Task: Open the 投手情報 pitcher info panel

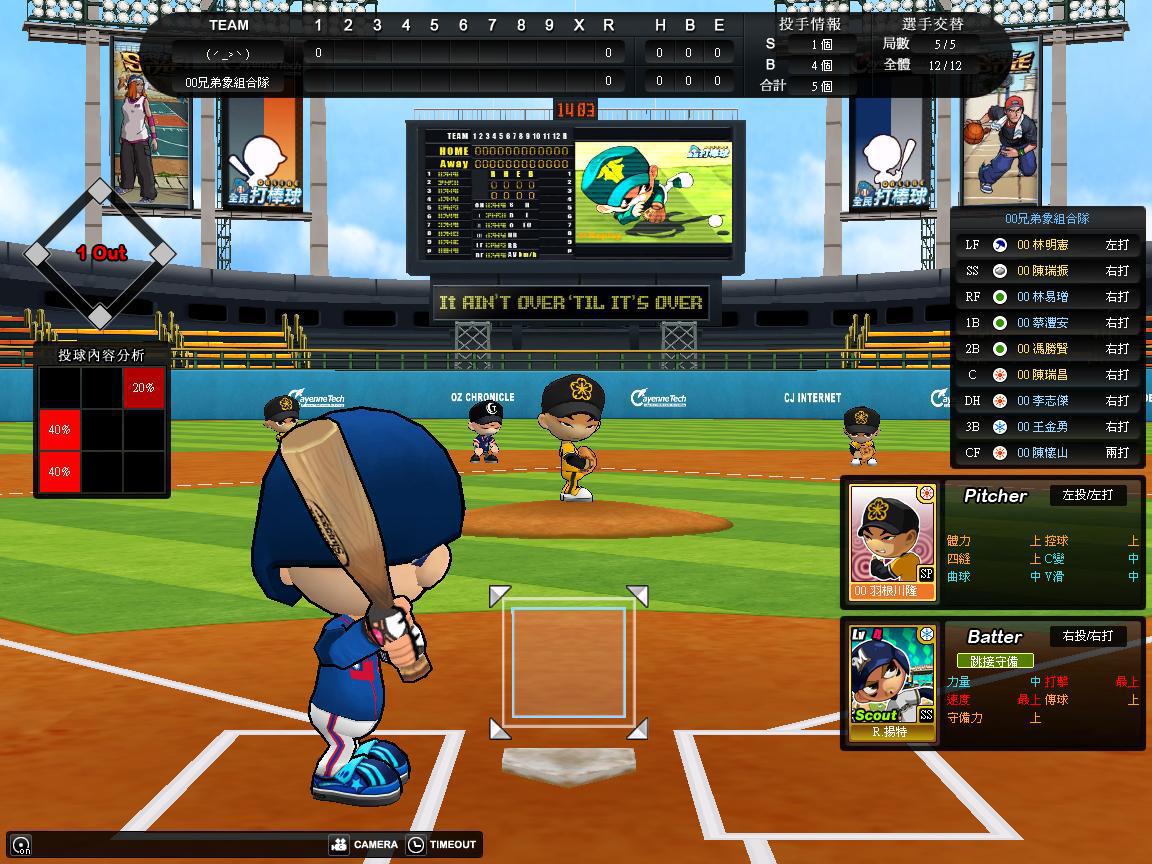Action: tap(809, 24)
